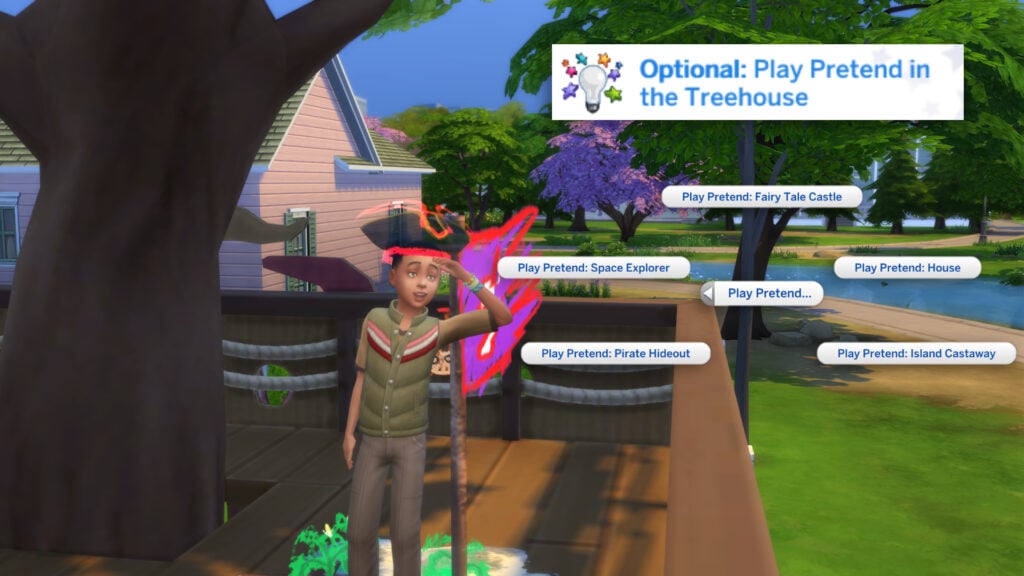
Task: Go back via the center Play Pretend... button
Action: coord(762,293)
